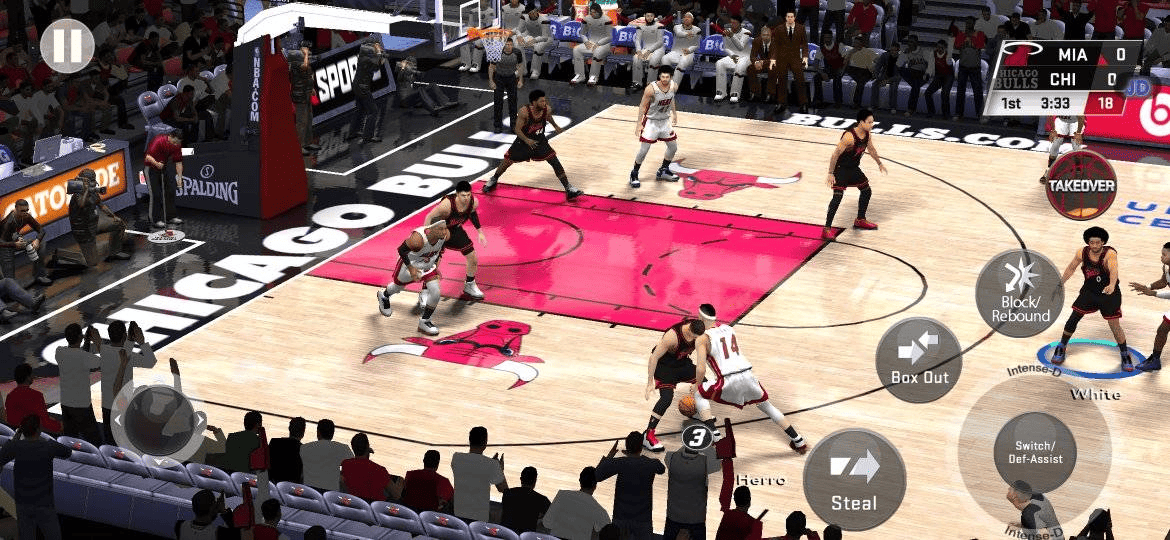This screenshot has width=1170, height=540.
Task: Hit the Block/Rebound button
Action: pyautogui.click(x=1020, y=293)
